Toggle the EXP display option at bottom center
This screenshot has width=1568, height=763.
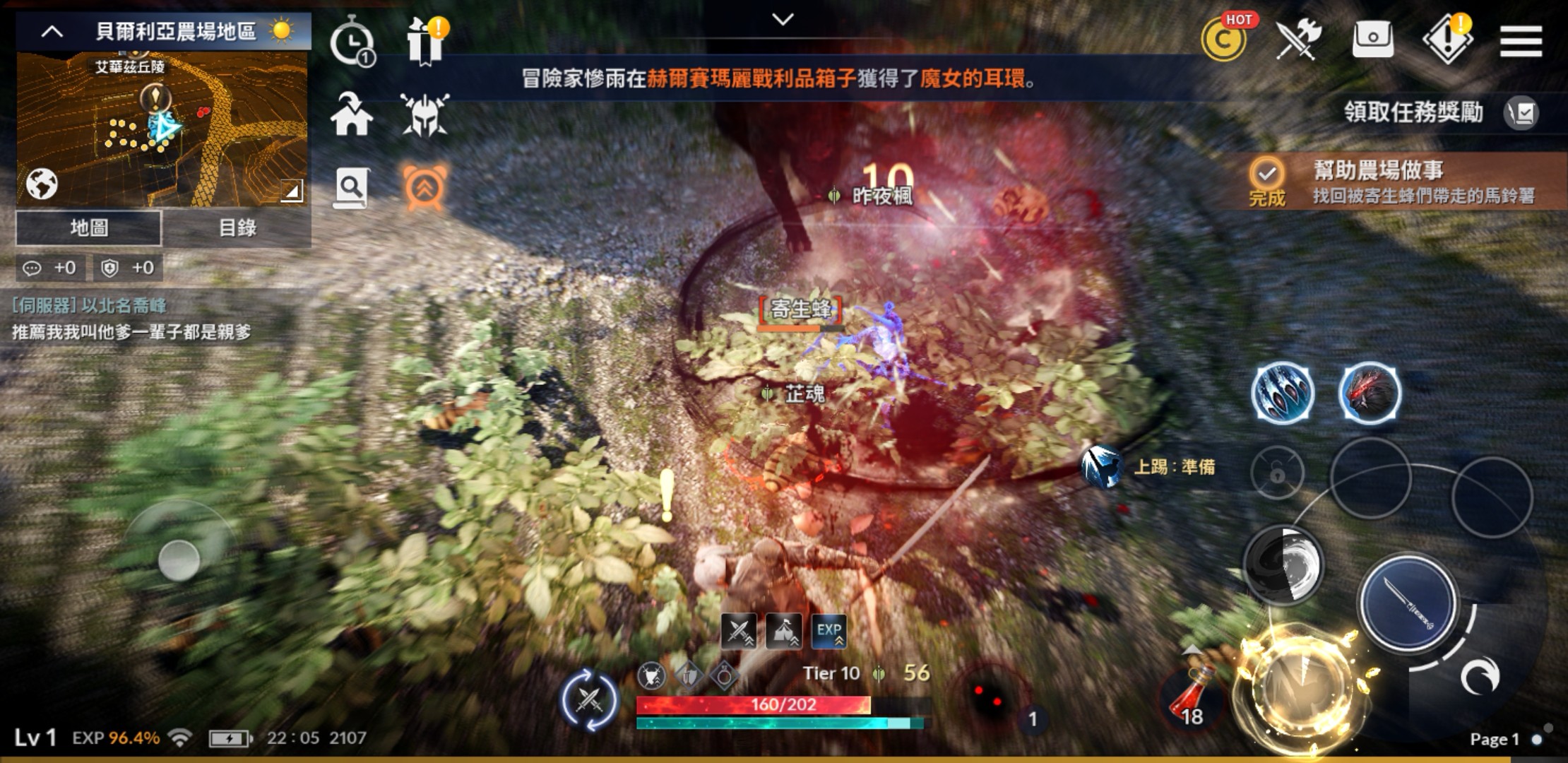[830, 632]
